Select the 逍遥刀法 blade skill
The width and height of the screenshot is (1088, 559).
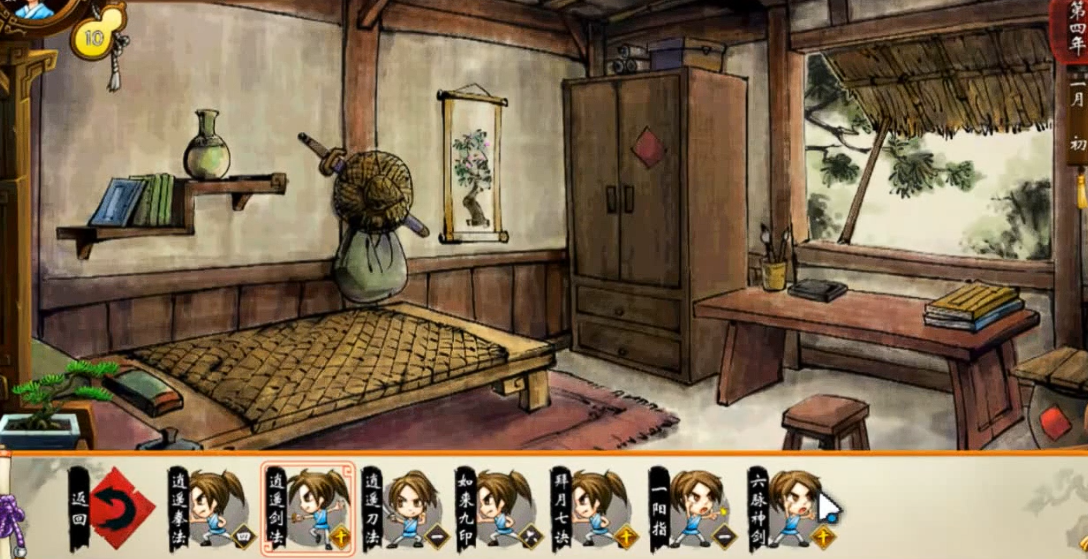pyautogui.click(x=403, y=508)
